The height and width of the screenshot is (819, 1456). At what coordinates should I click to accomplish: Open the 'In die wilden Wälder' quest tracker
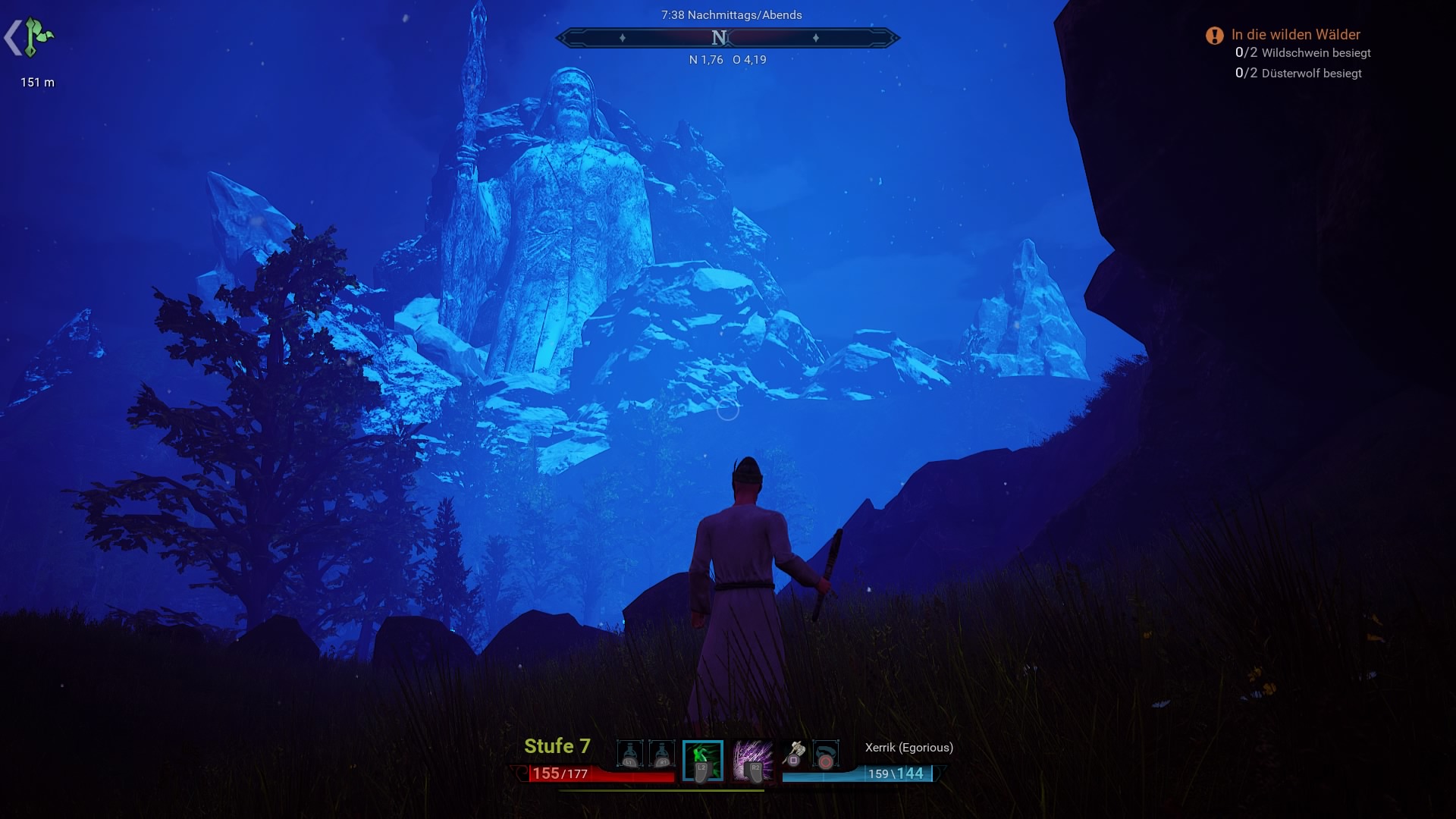click(x=1294, y=35)
